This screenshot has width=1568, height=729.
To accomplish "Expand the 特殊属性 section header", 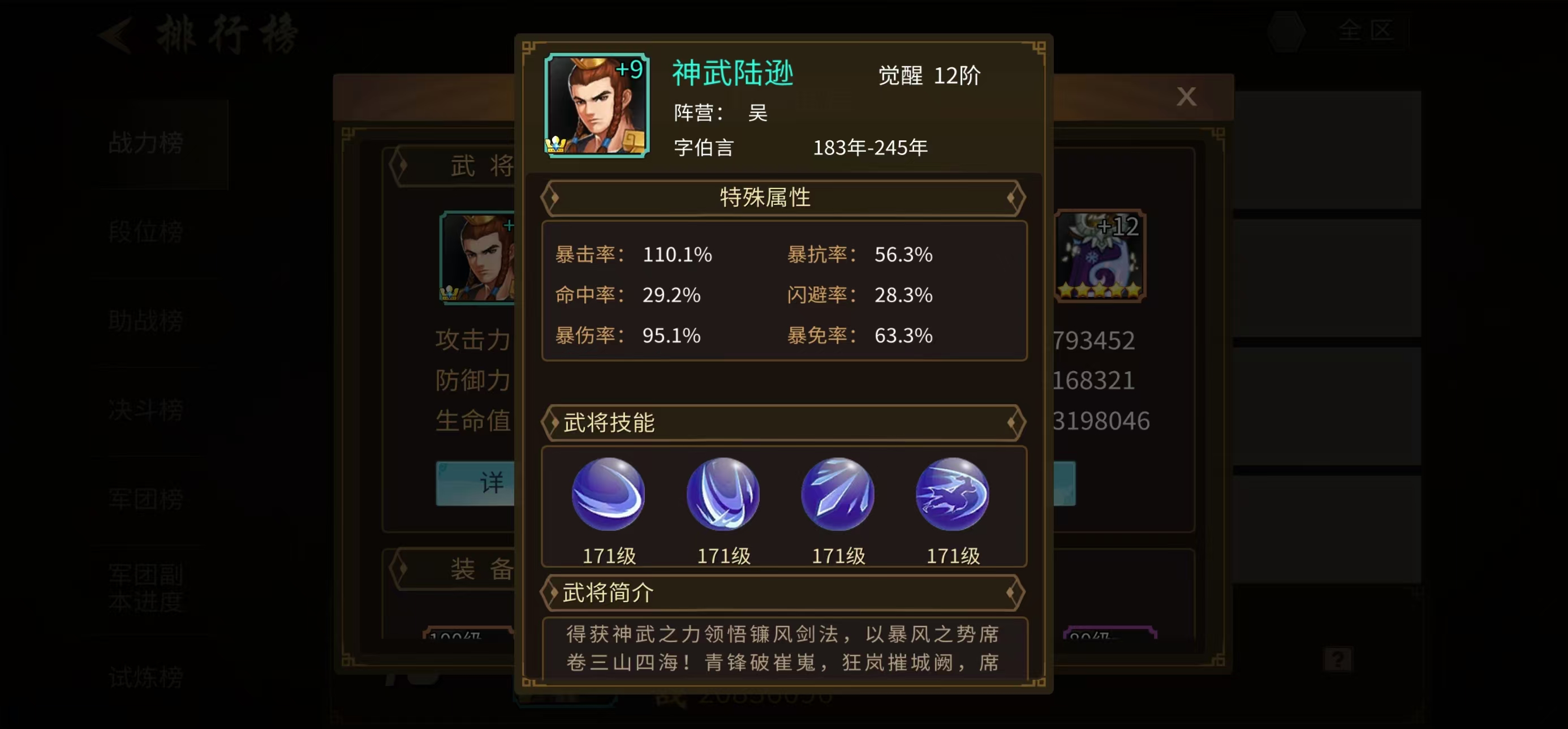I will (764, 197).
